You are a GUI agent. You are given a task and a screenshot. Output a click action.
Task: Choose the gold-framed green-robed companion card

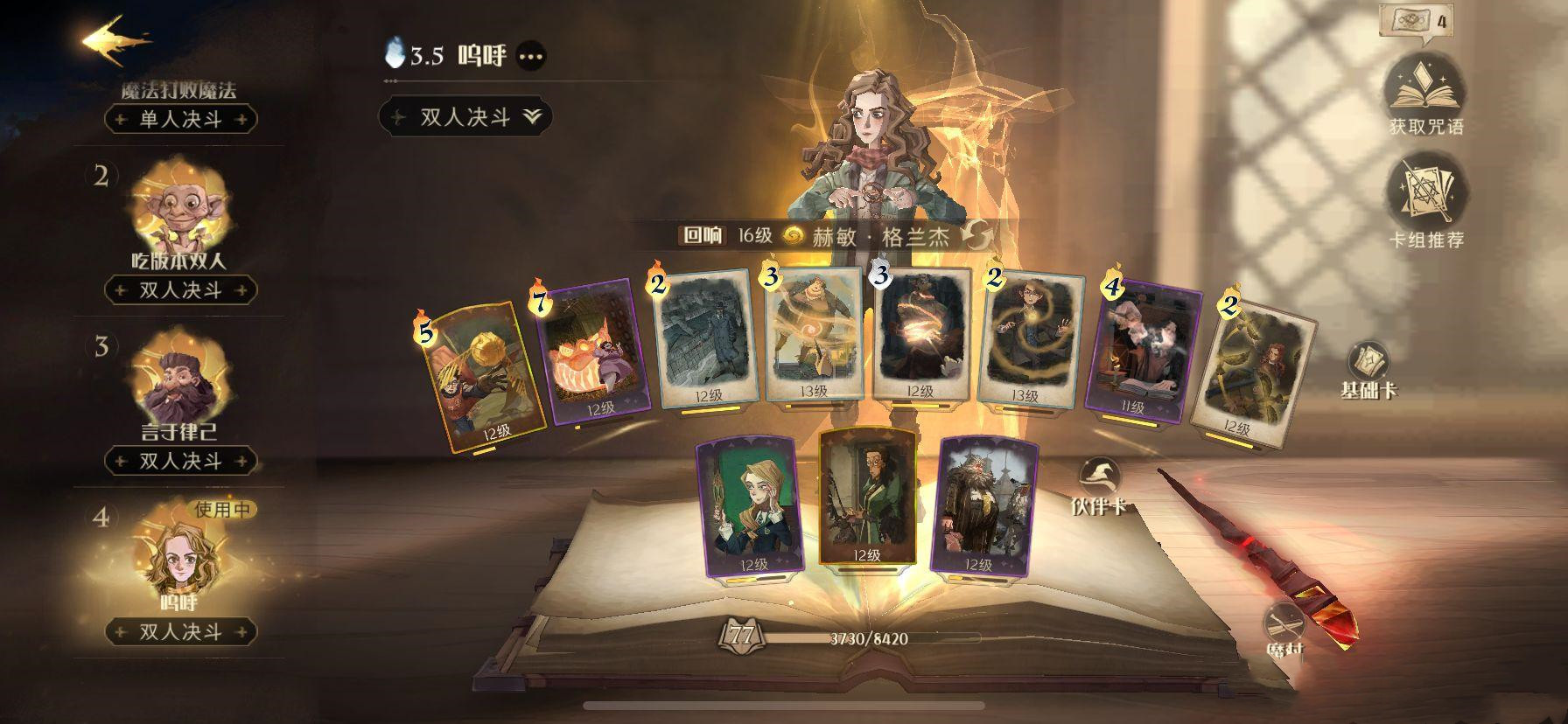pos(866,498)
